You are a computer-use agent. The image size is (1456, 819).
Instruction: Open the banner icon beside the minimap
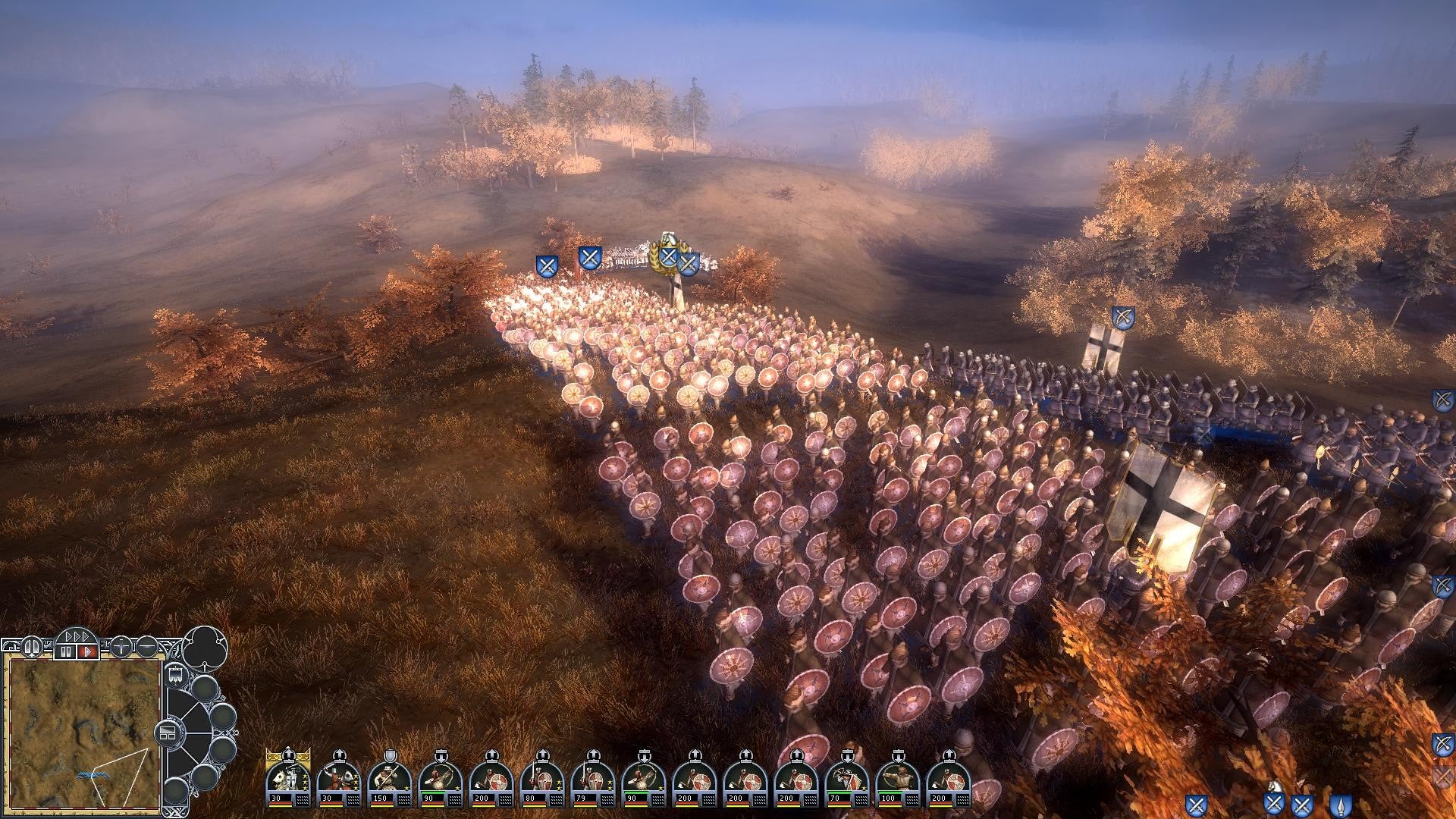pos(175,673)
